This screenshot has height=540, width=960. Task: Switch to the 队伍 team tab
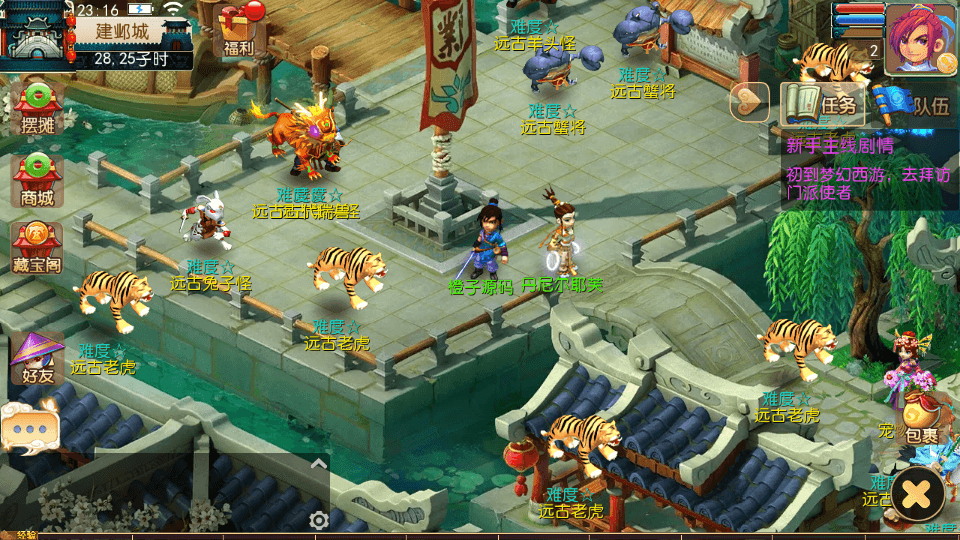click(x=915, y=103)
